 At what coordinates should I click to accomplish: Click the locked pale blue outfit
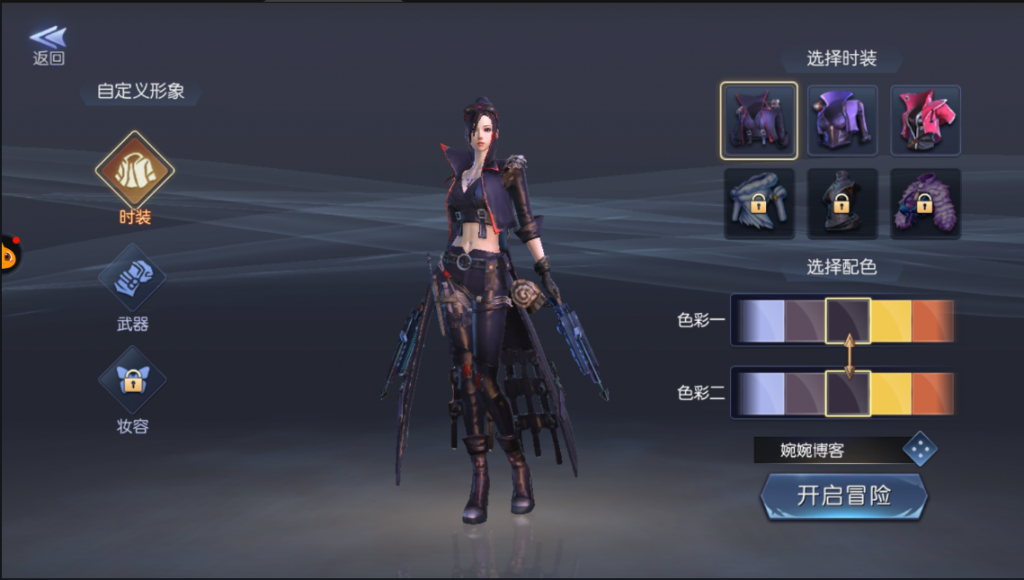pos(759,203)
